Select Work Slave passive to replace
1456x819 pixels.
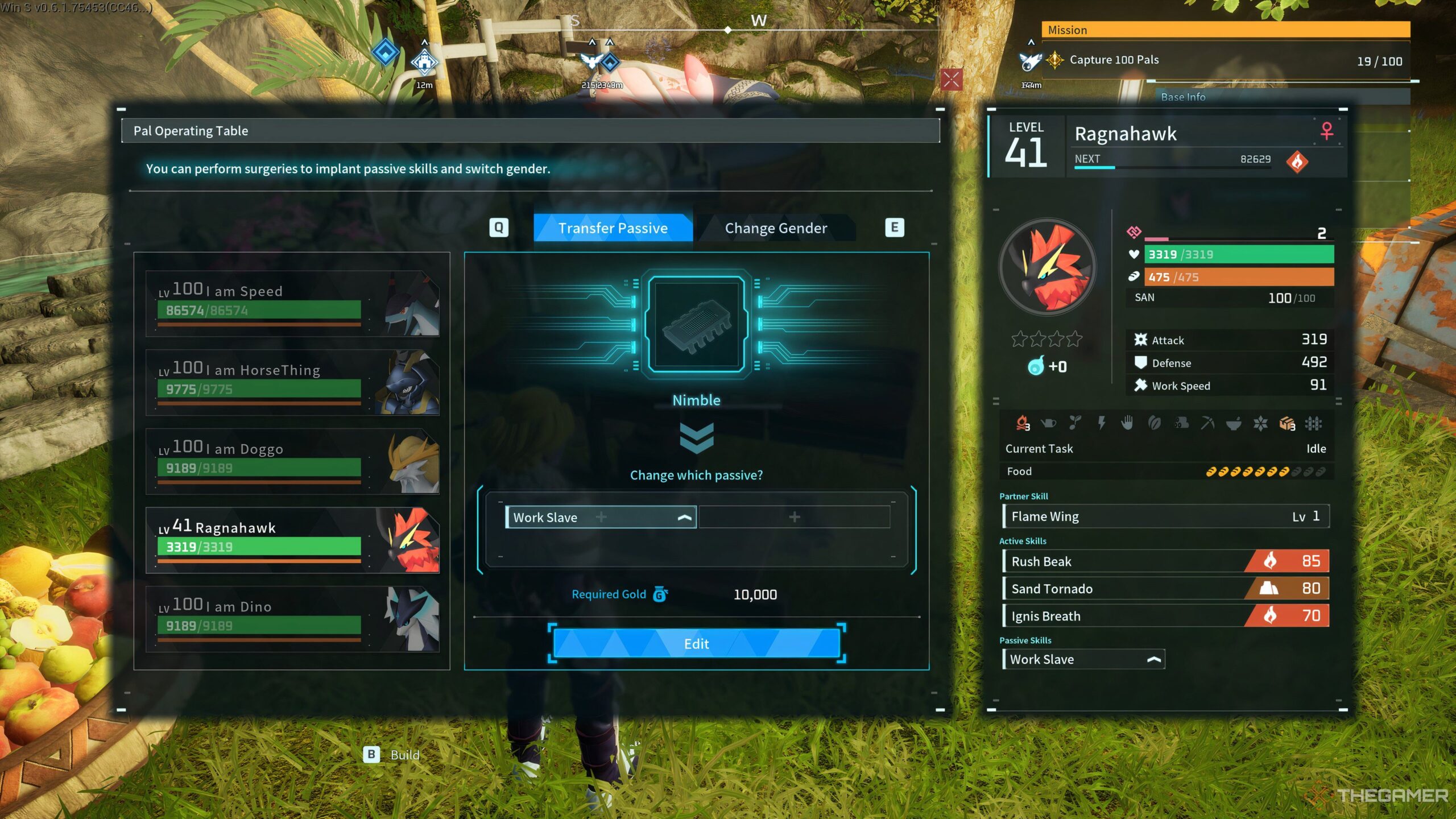click(601, 517)
